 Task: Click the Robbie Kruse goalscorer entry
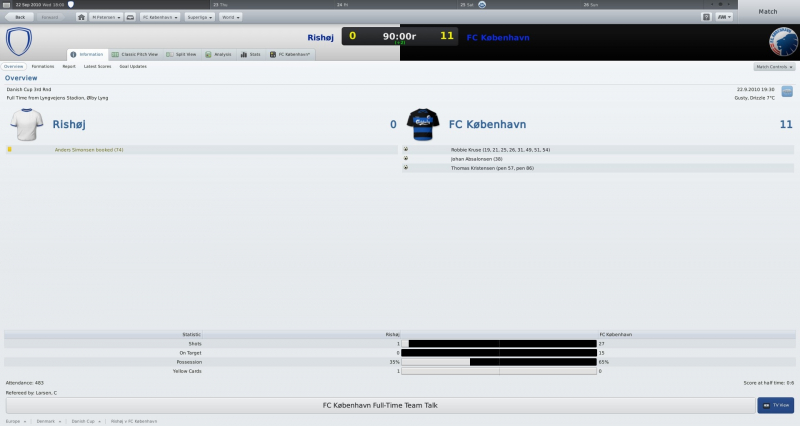500,149
